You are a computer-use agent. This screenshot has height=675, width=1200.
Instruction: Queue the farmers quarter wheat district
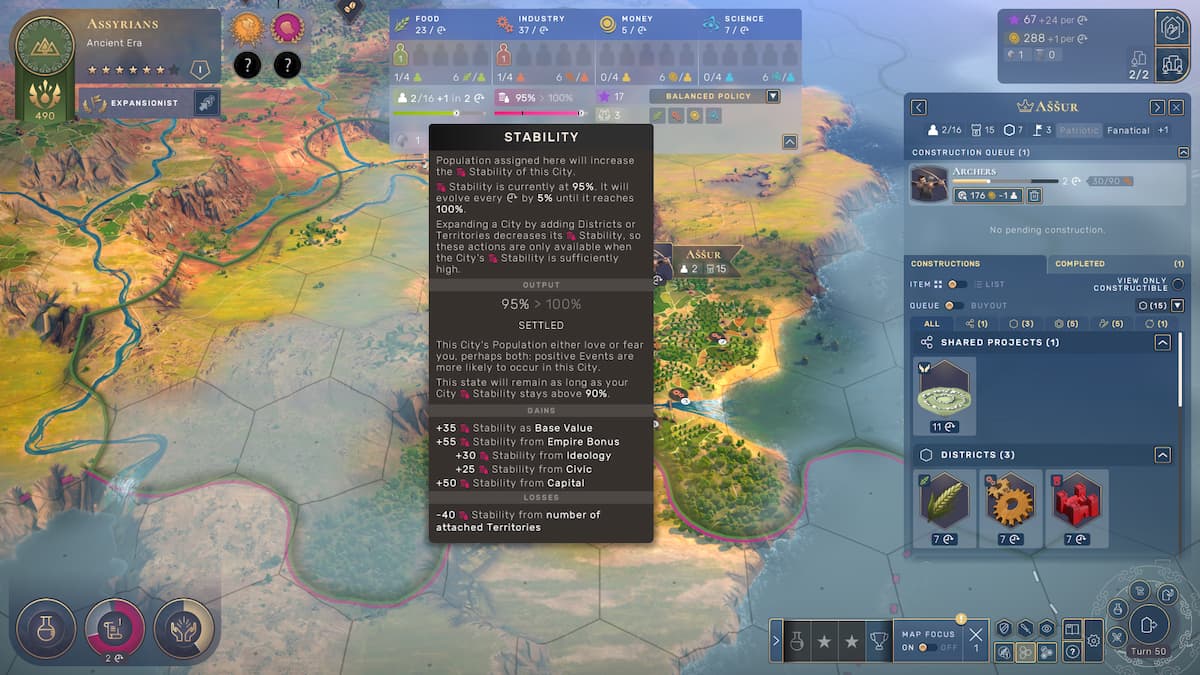pyautogui.click(x=944, y=502)
